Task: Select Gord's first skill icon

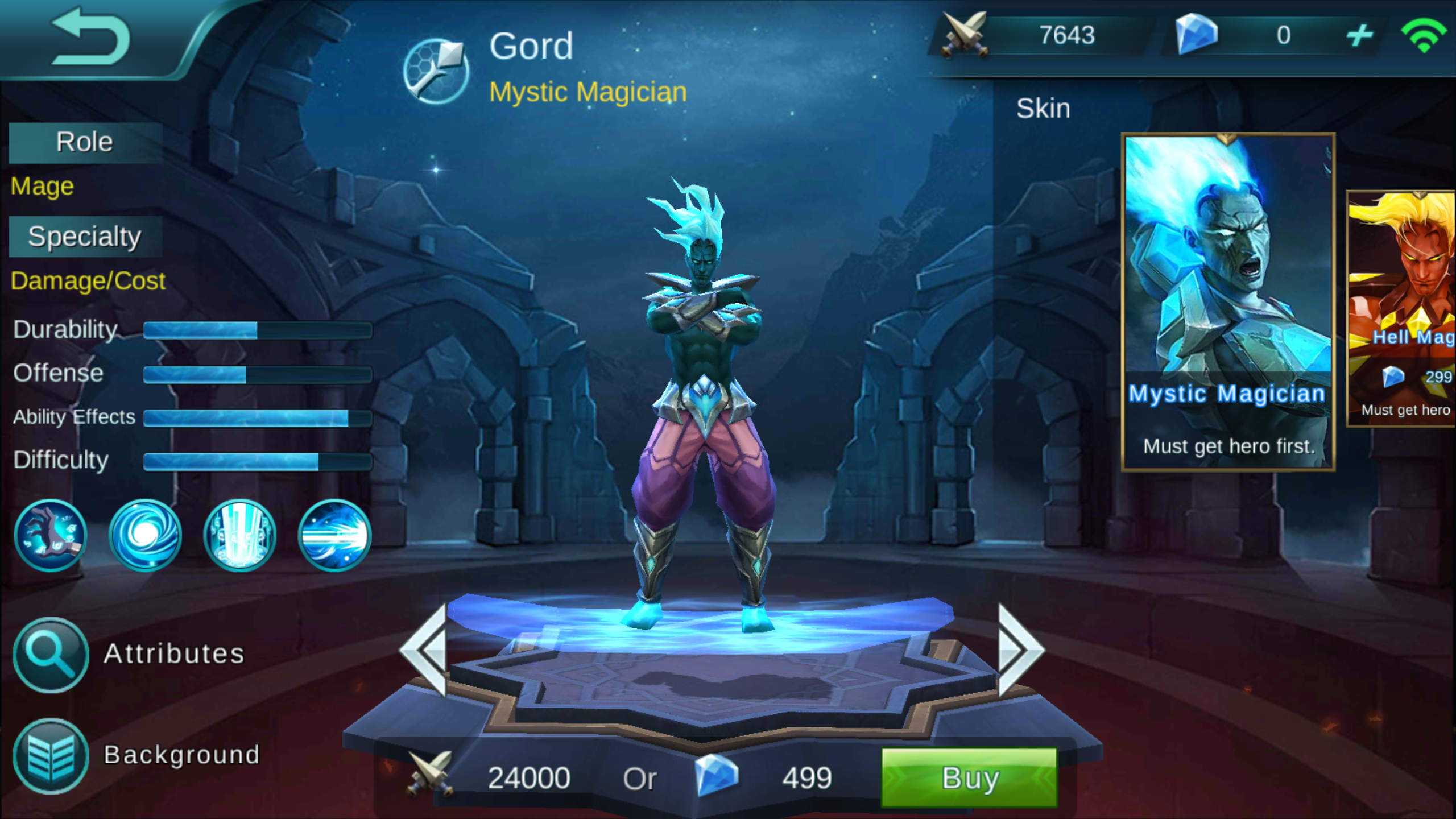Action: (x=51, y=535)
